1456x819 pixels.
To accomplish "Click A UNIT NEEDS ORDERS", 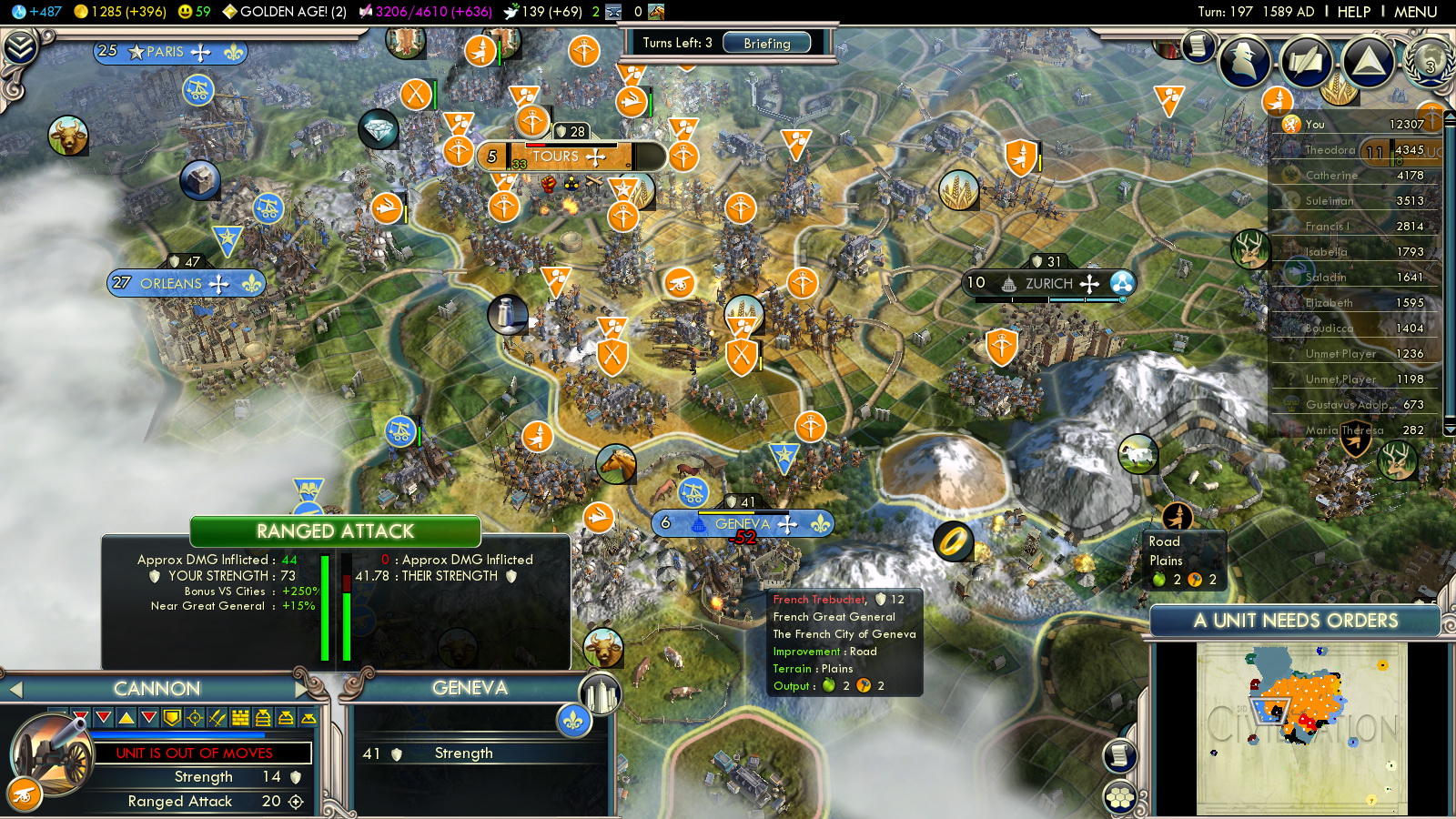I will click(1295, 621).
